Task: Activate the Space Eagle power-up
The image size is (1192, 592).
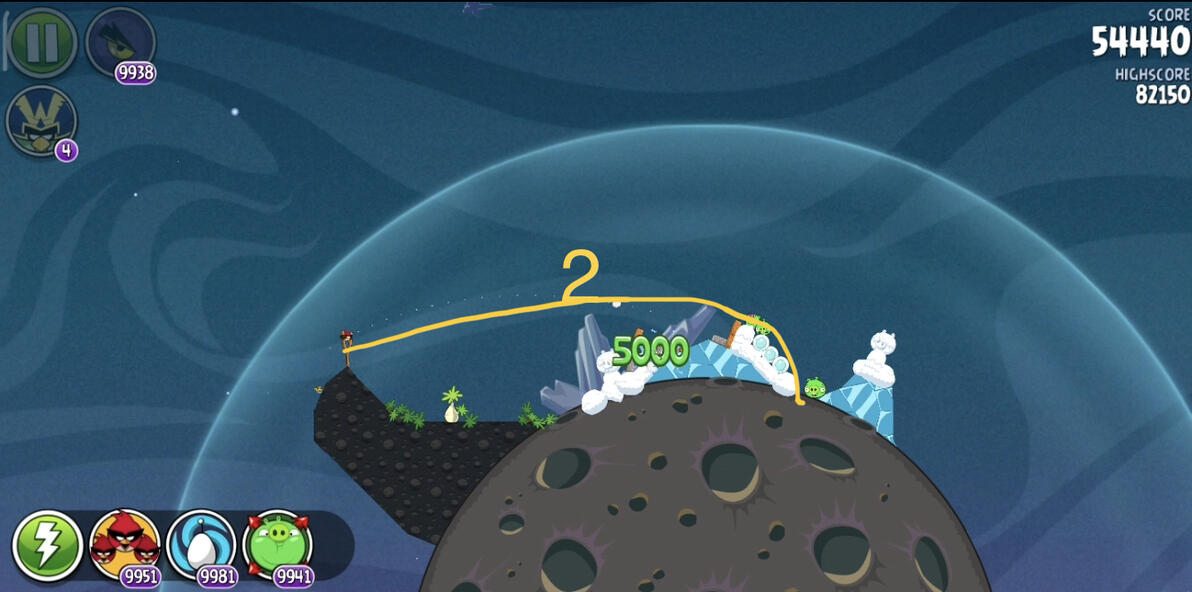Action: point(120,44)
